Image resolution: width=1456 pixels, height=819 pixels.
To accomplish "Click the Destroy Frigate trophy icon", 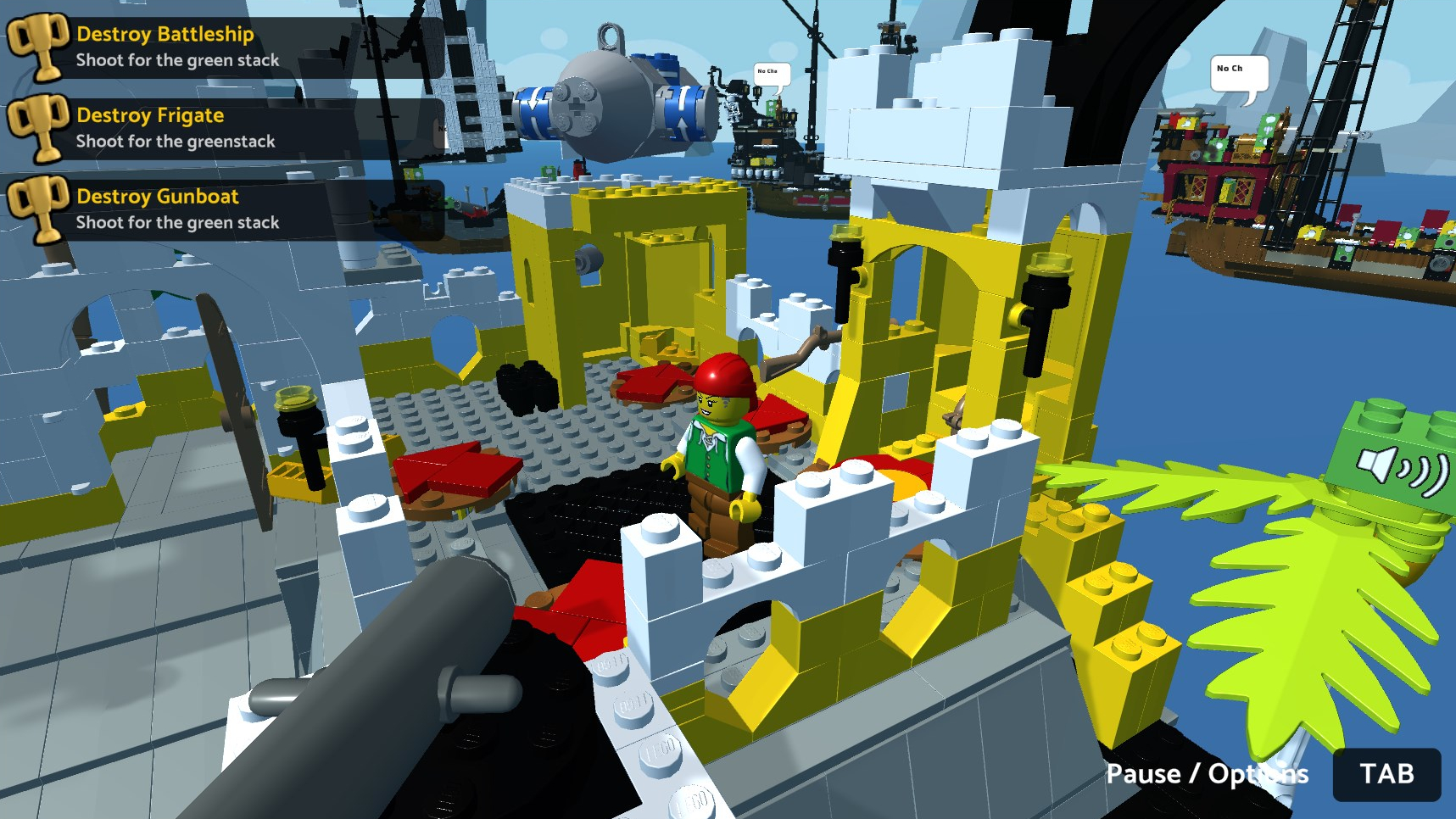I will [38, 127].
